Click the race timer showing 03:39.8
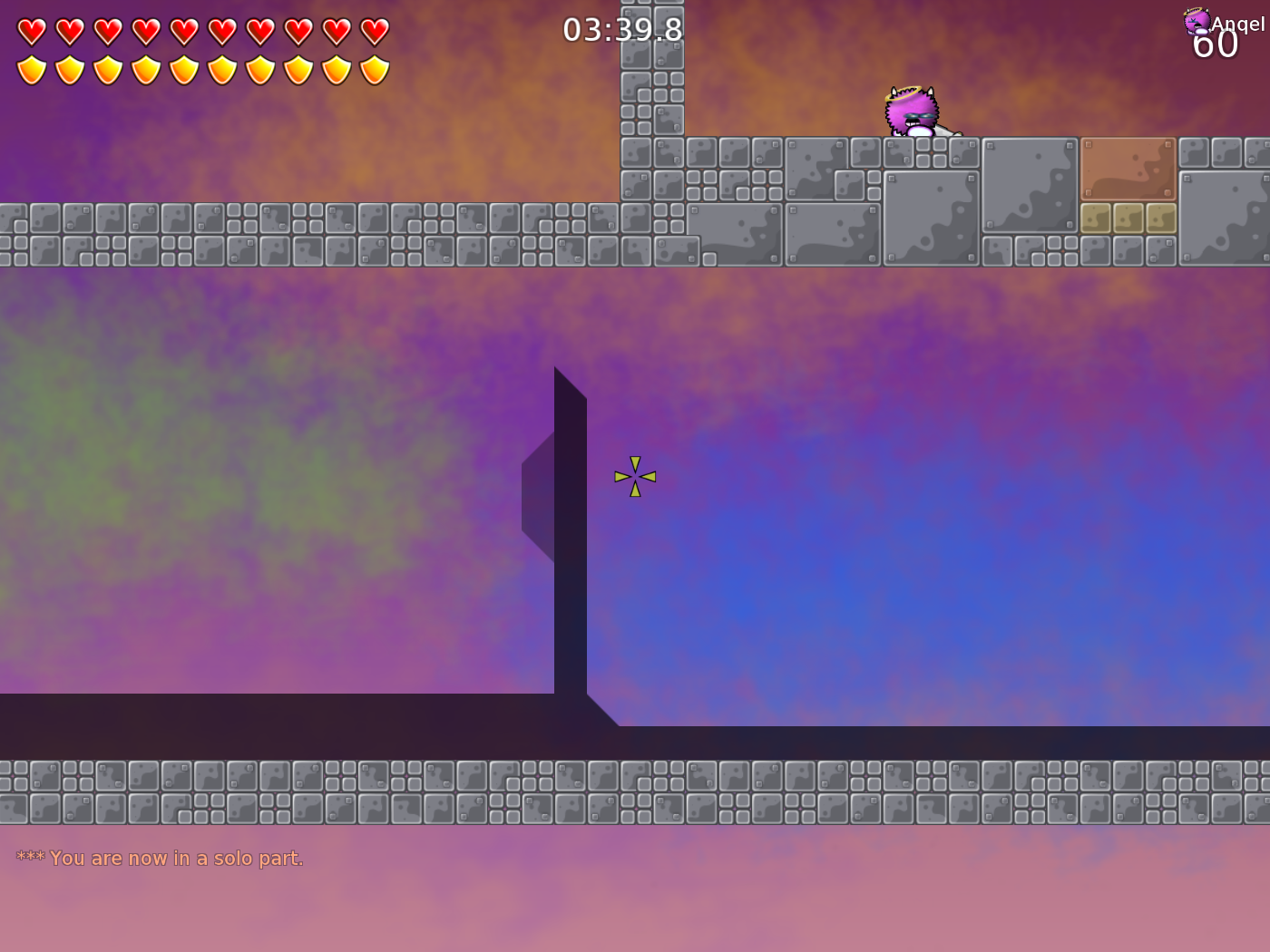 point(623,29)
